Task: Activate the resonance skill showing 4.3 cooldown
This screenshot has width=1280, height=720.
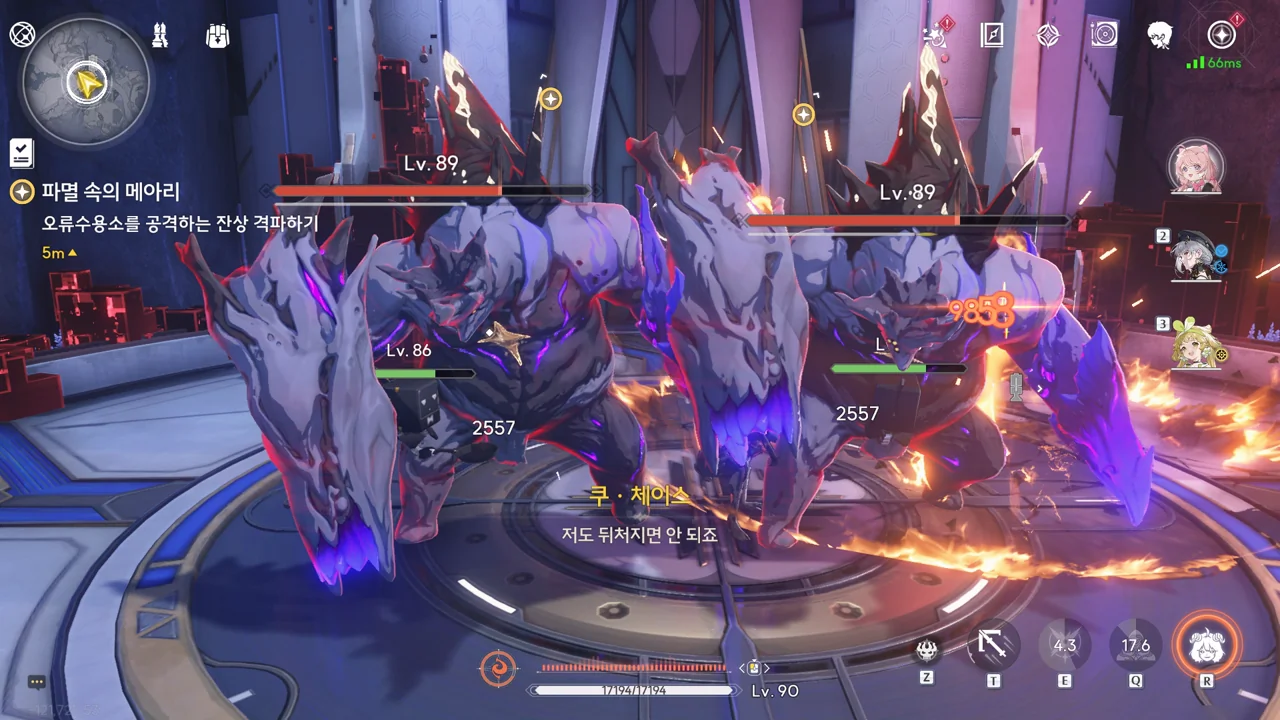Action: point(1065,646)
